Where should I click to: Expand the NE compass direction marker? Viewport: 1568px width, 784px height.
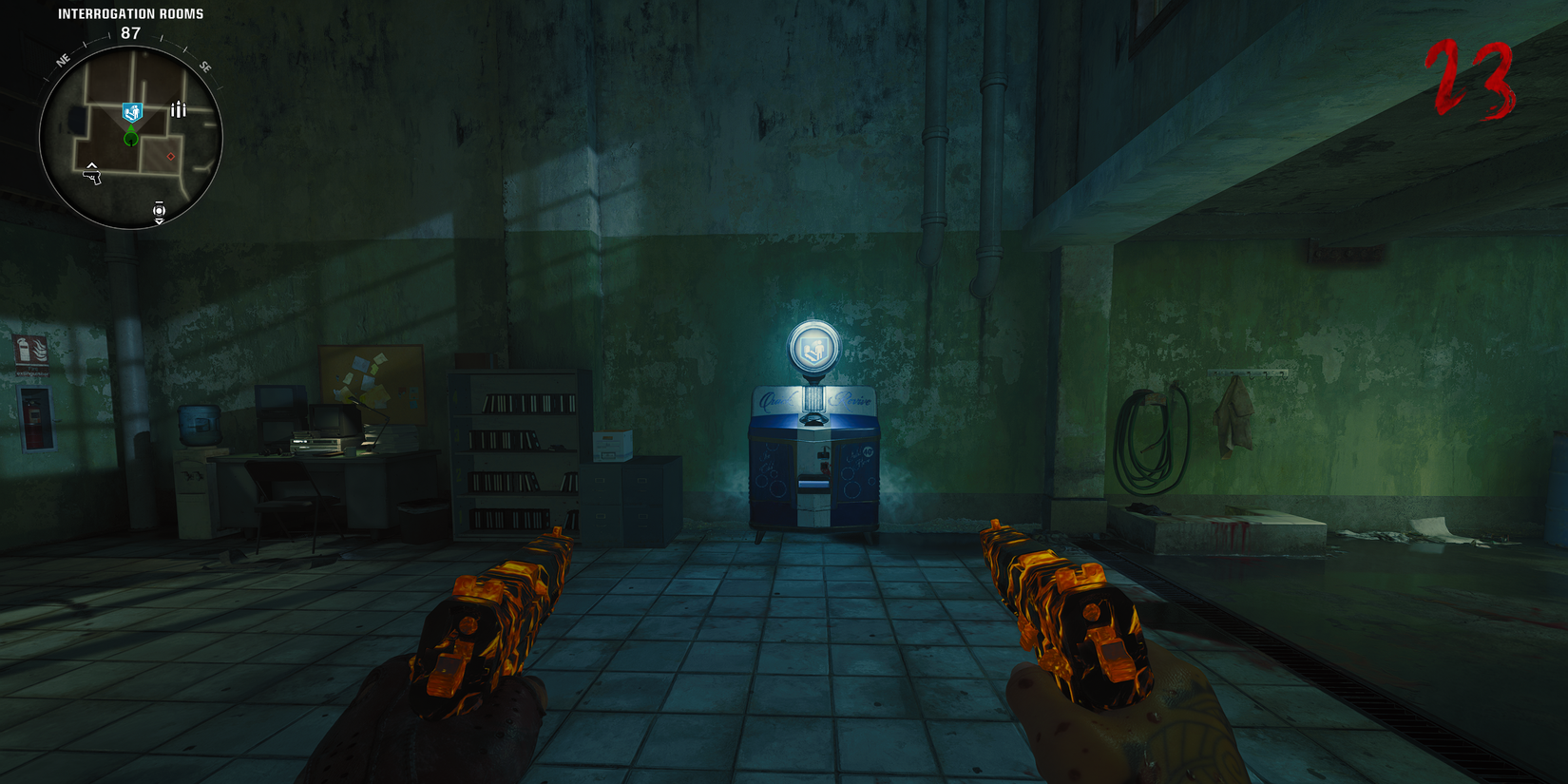tap(63, 61)
